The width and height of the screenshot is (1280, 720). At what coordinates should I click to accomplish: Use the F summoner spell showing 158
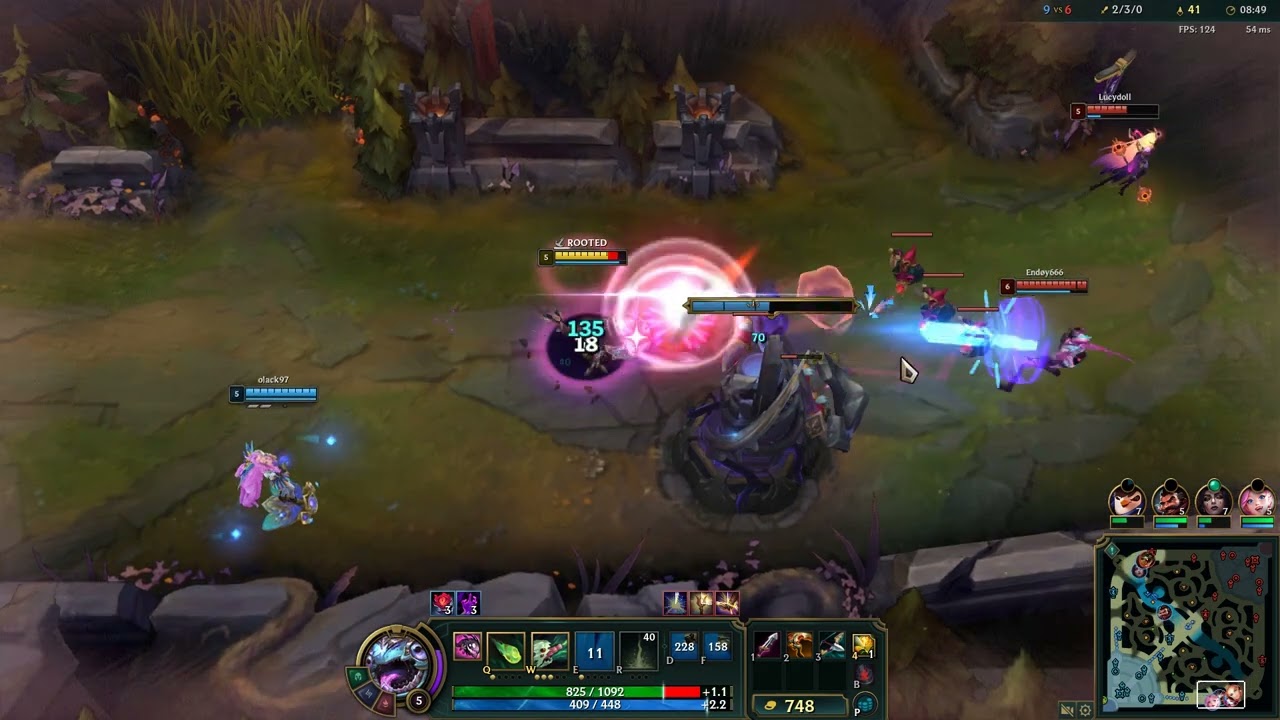click(717, 647)
